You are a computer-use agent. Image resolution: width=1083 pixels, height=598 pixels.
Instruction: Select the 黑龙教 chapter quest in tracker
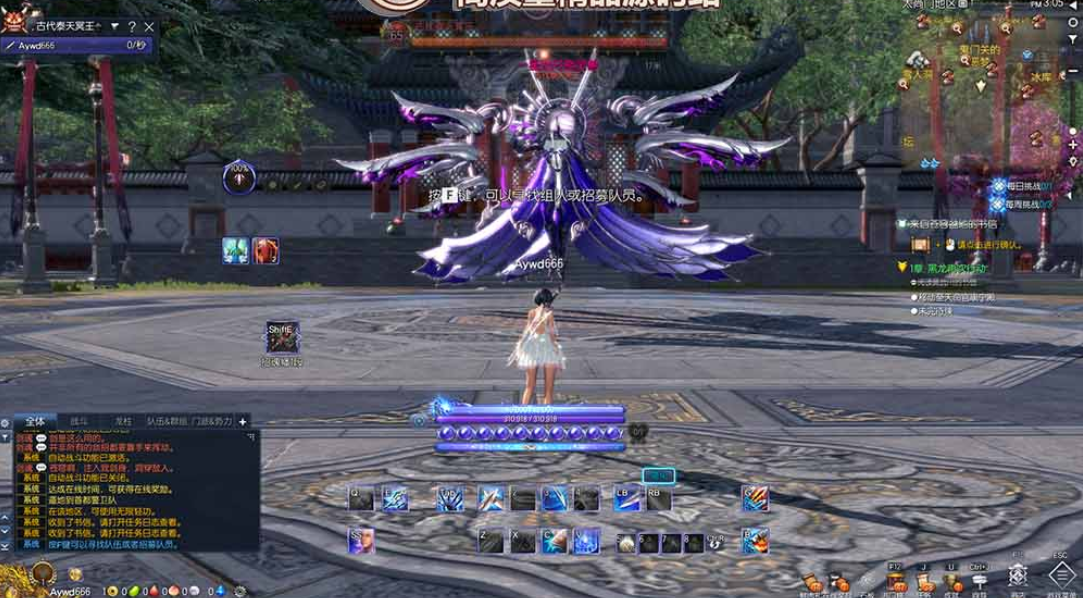[950, 268]
